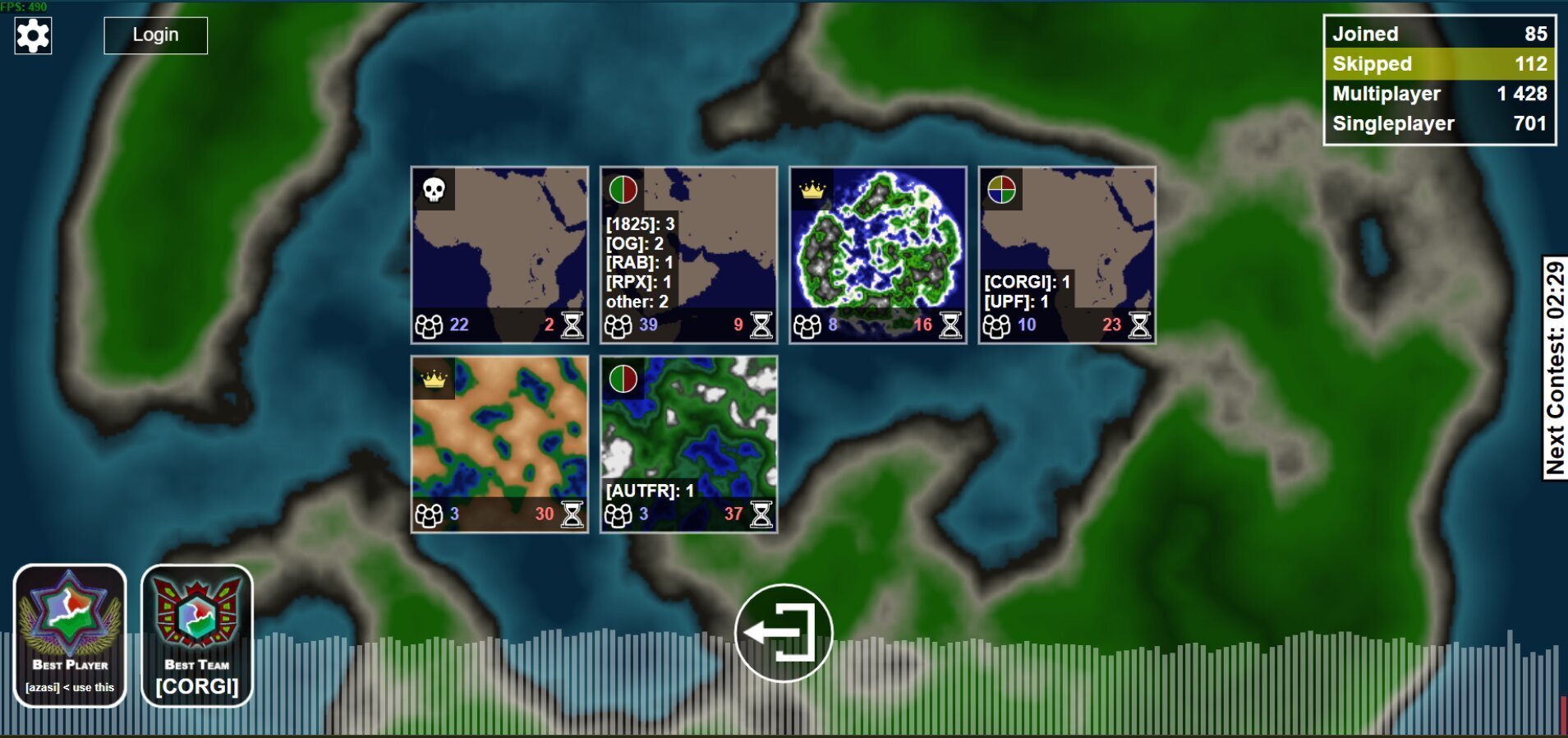Choose the crowned island map lobby
The height and width of the screenshot is (738, 1568).
tap(877, 255)
